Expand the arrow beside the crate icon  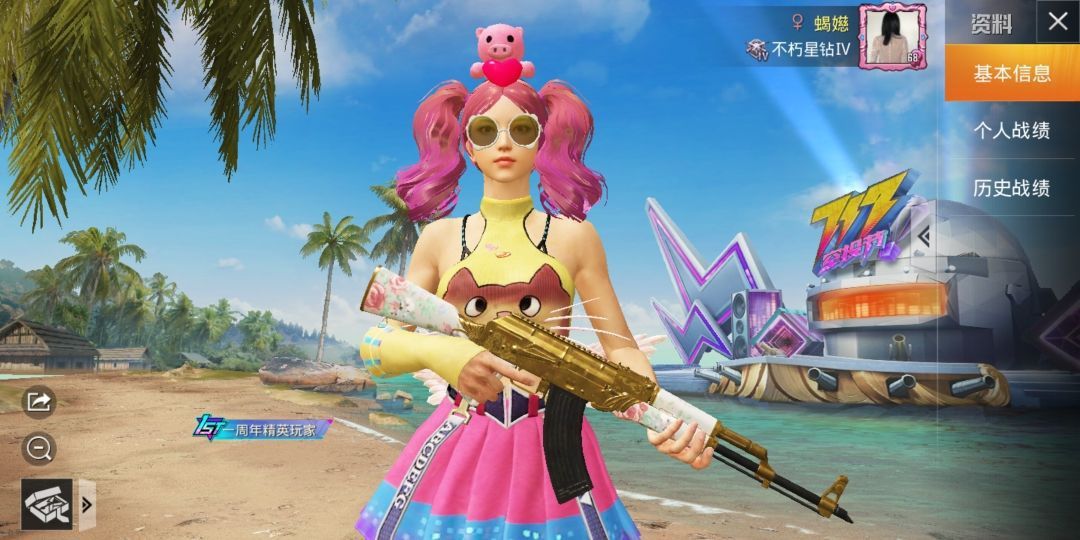pos(87,504)
